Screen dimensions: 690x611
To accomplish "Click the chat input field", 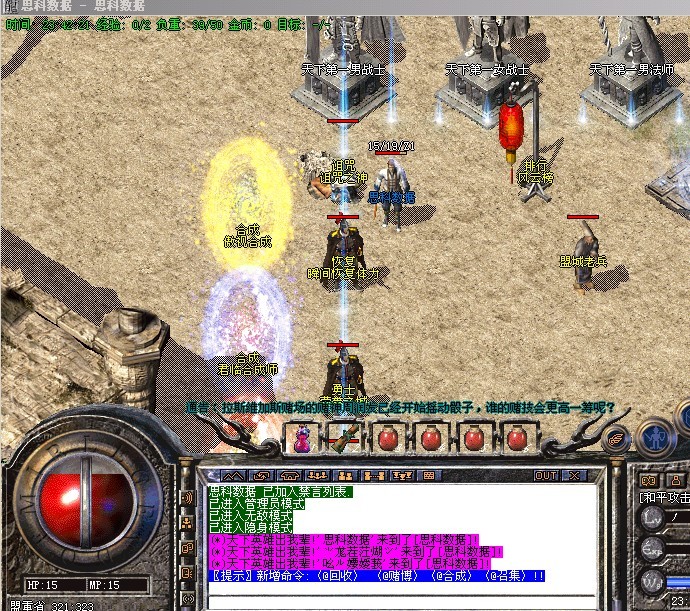I will click(x=400, y=602).
